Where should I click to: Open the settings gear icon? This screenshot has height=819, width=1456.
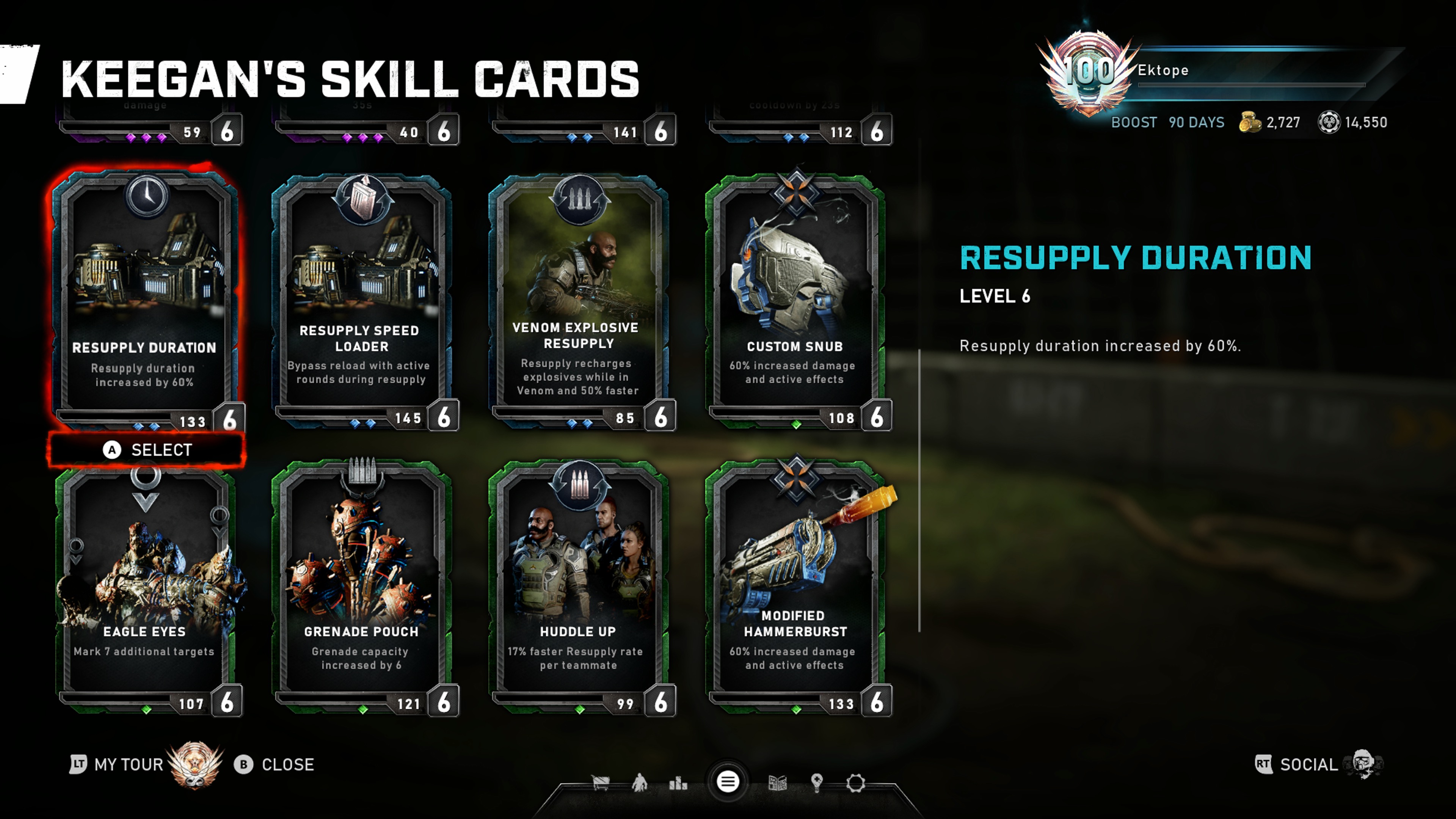(x=856, y=783)
